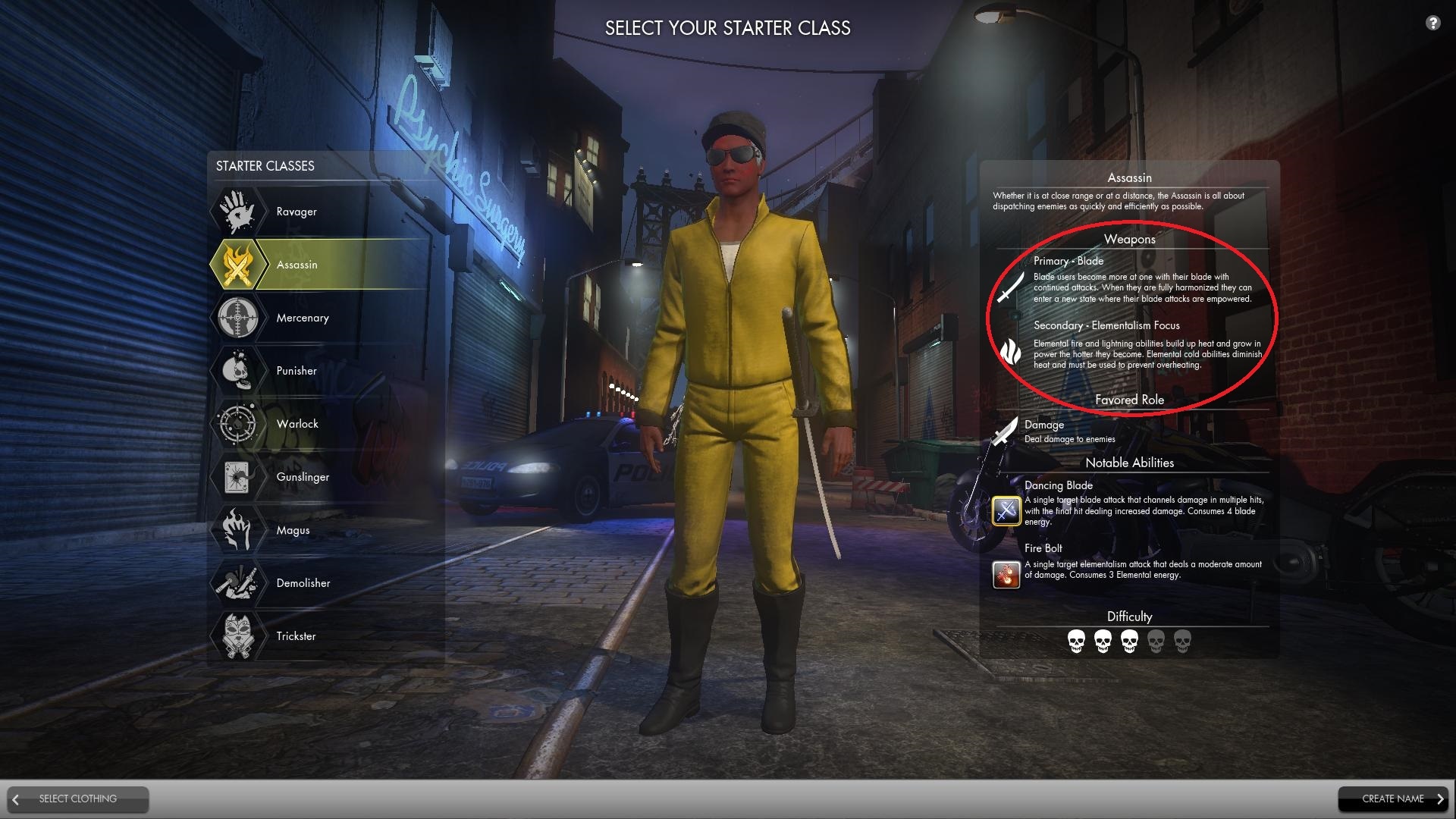Click the third difficulty skull
Image resolution: width=1456 pixels, height=819 pixels.
[1130, 641]
